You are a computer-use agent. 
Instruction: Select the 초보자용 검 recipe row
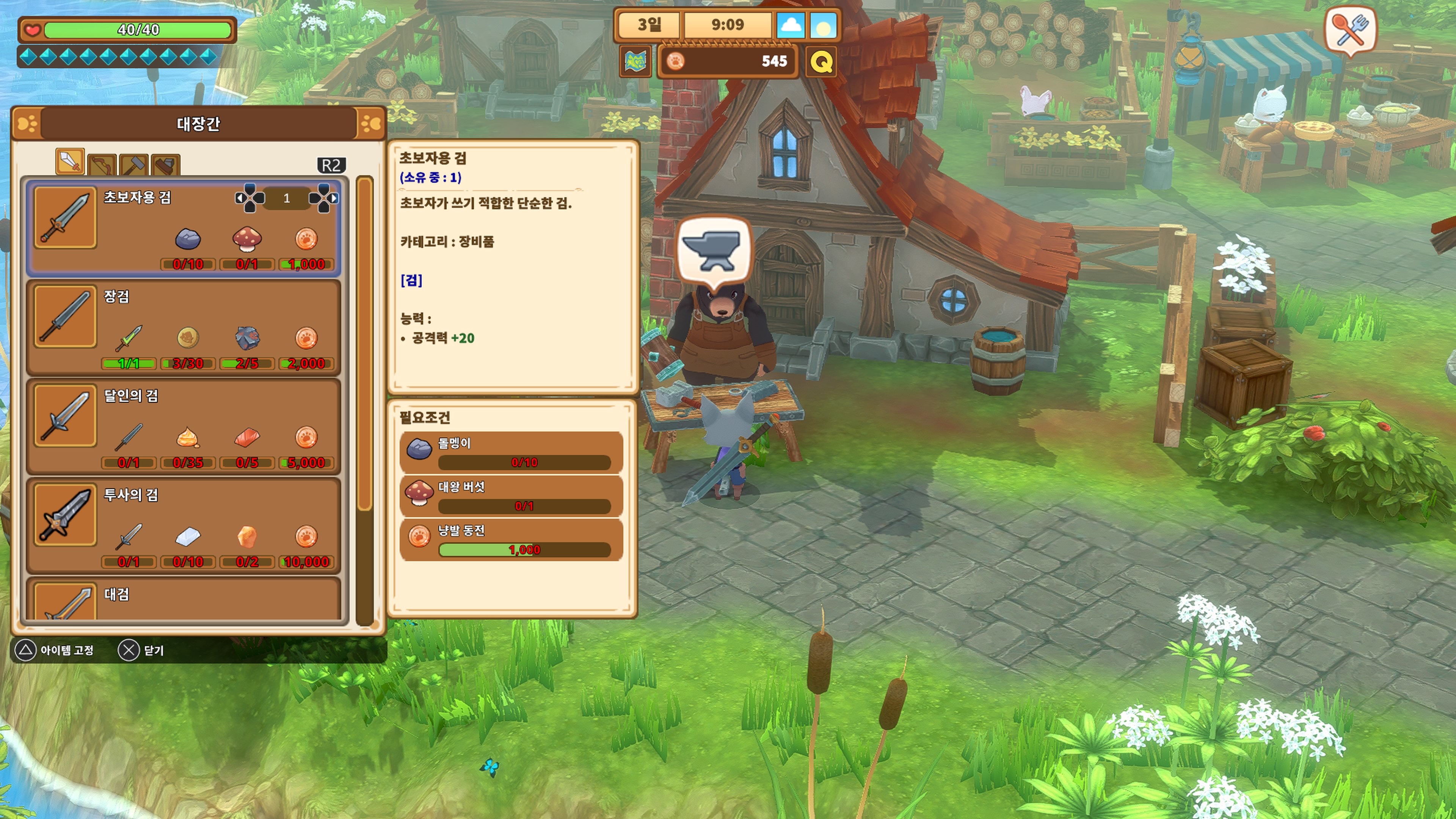(x=184, y=228)
